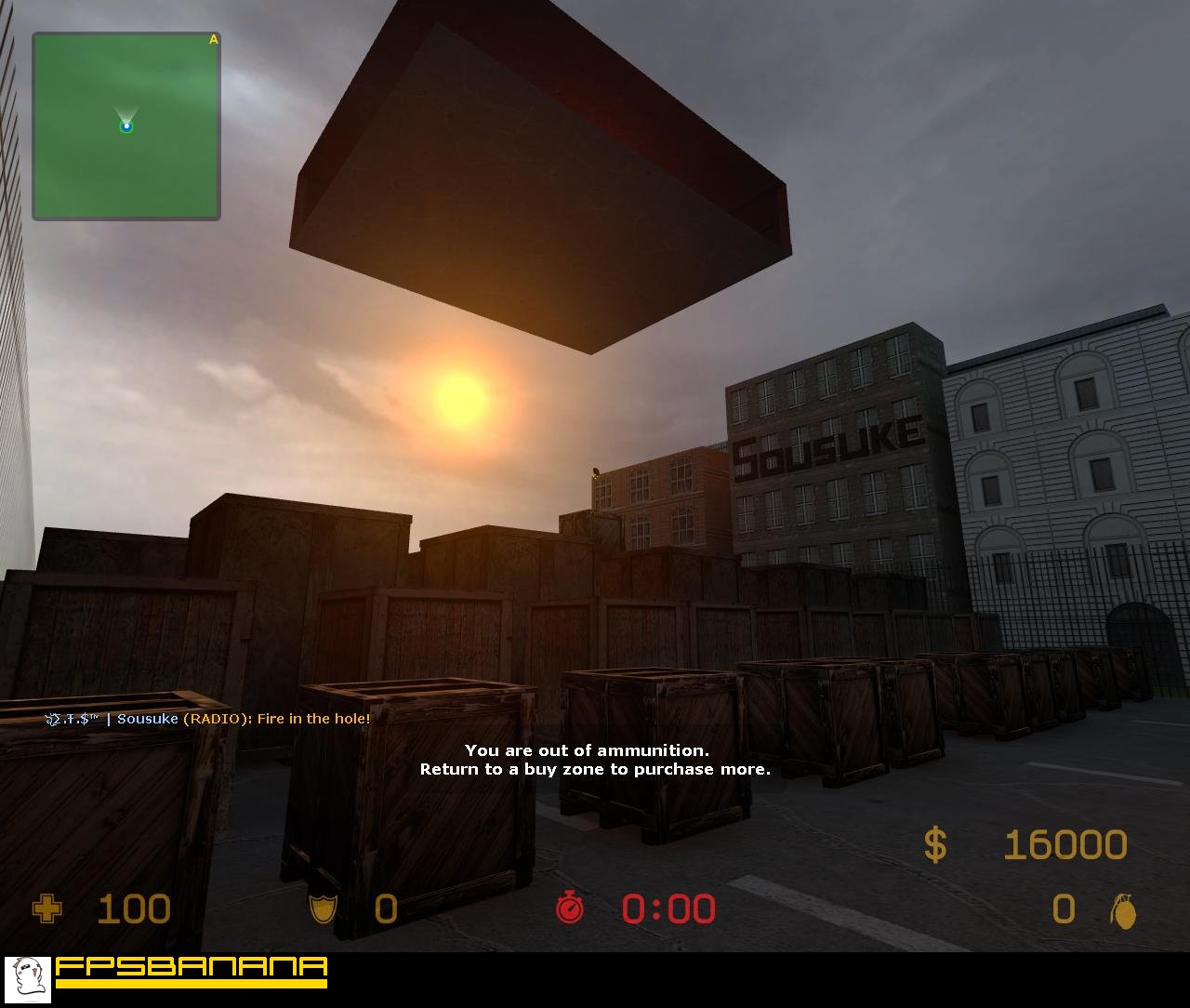Toggle the round timer showing 0:00
The width and height of the screenshot is (1190, 1008).
[x=668, y=909]
